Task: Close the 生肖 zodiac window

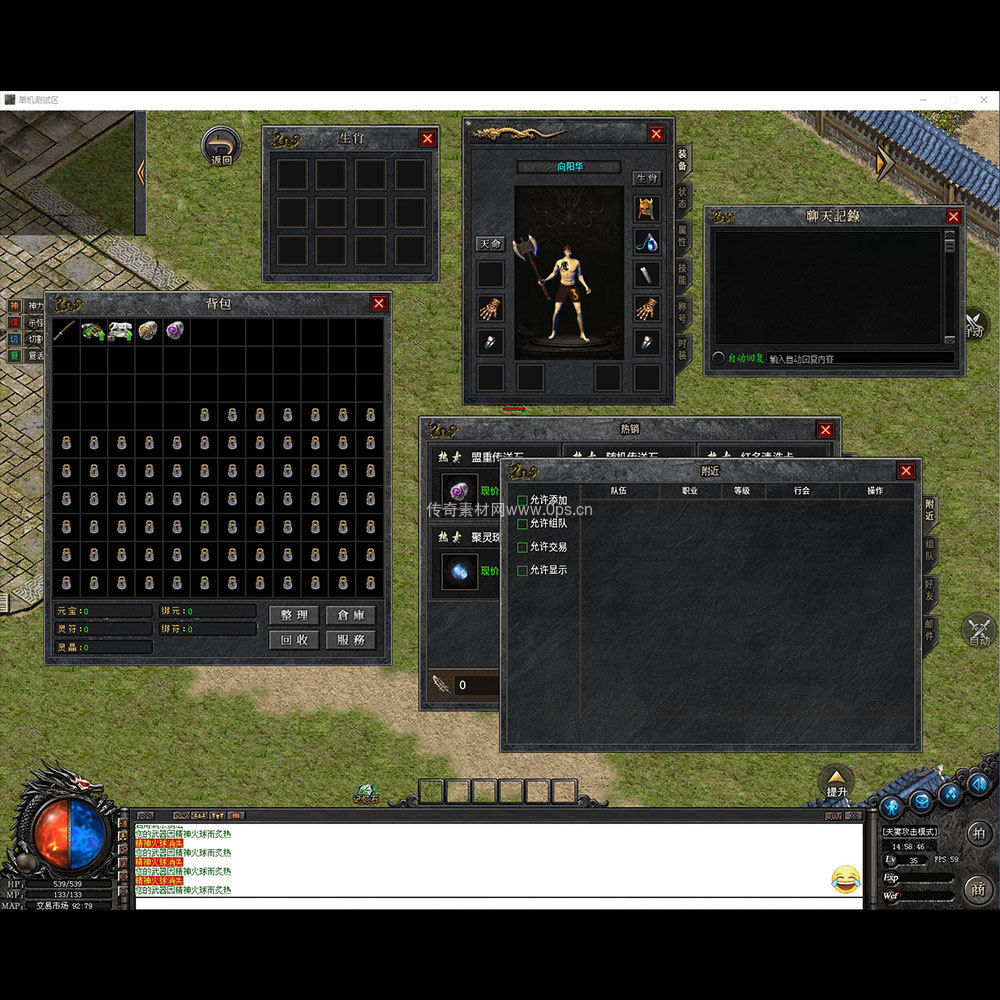Action: point(428,138)
